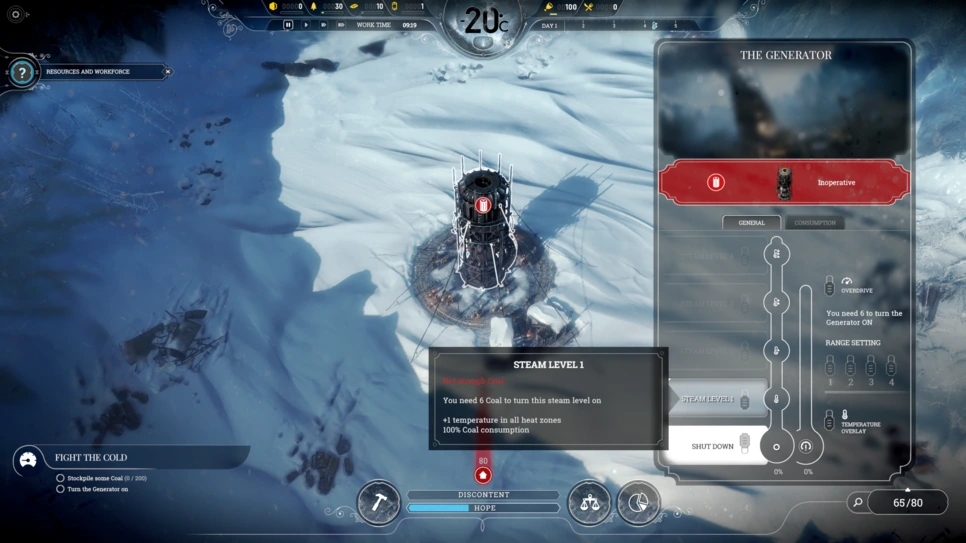Click the Inoperative generator status banner
The width and height of the screenshot is (966, 543).
[x=784, y=183]
